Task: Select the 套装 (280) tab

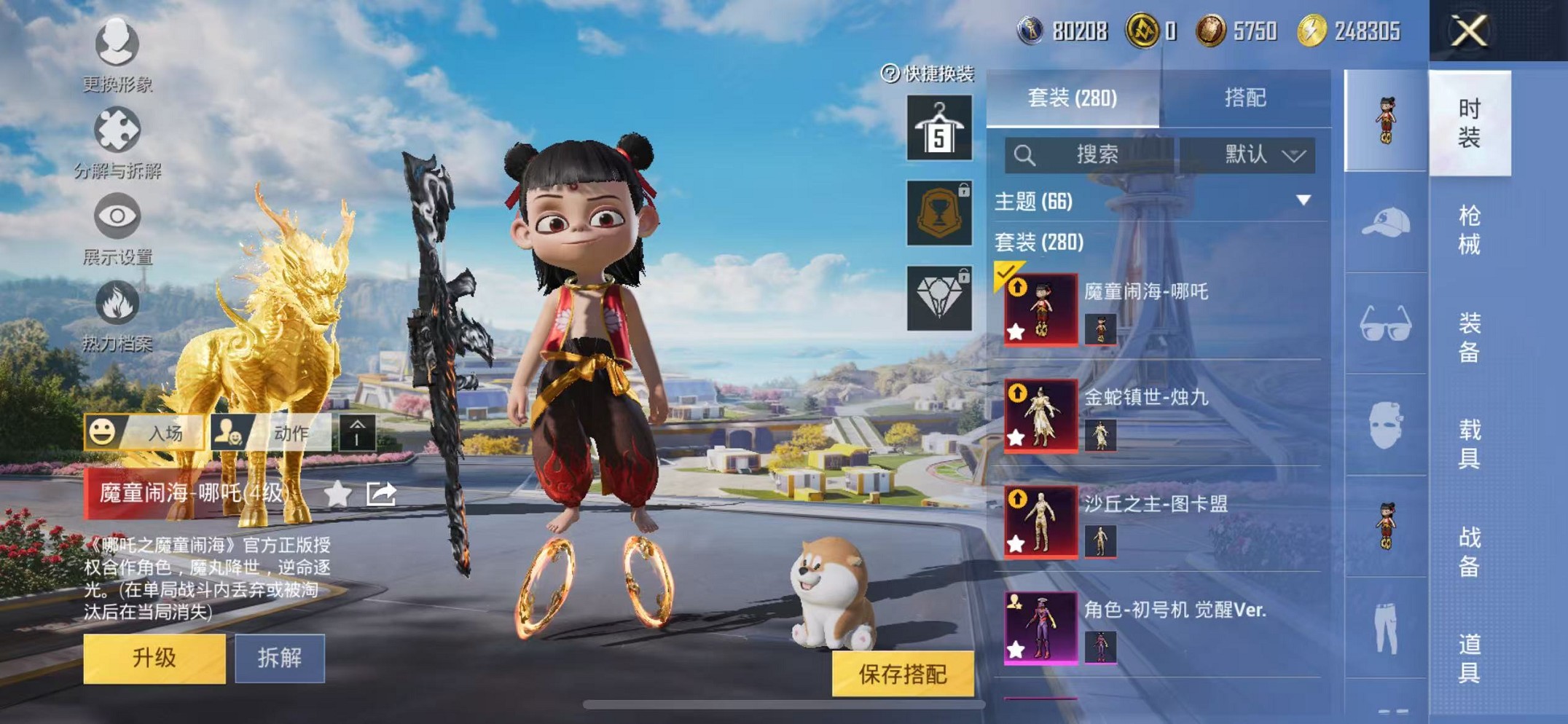Action: [x=1073, y=98]
